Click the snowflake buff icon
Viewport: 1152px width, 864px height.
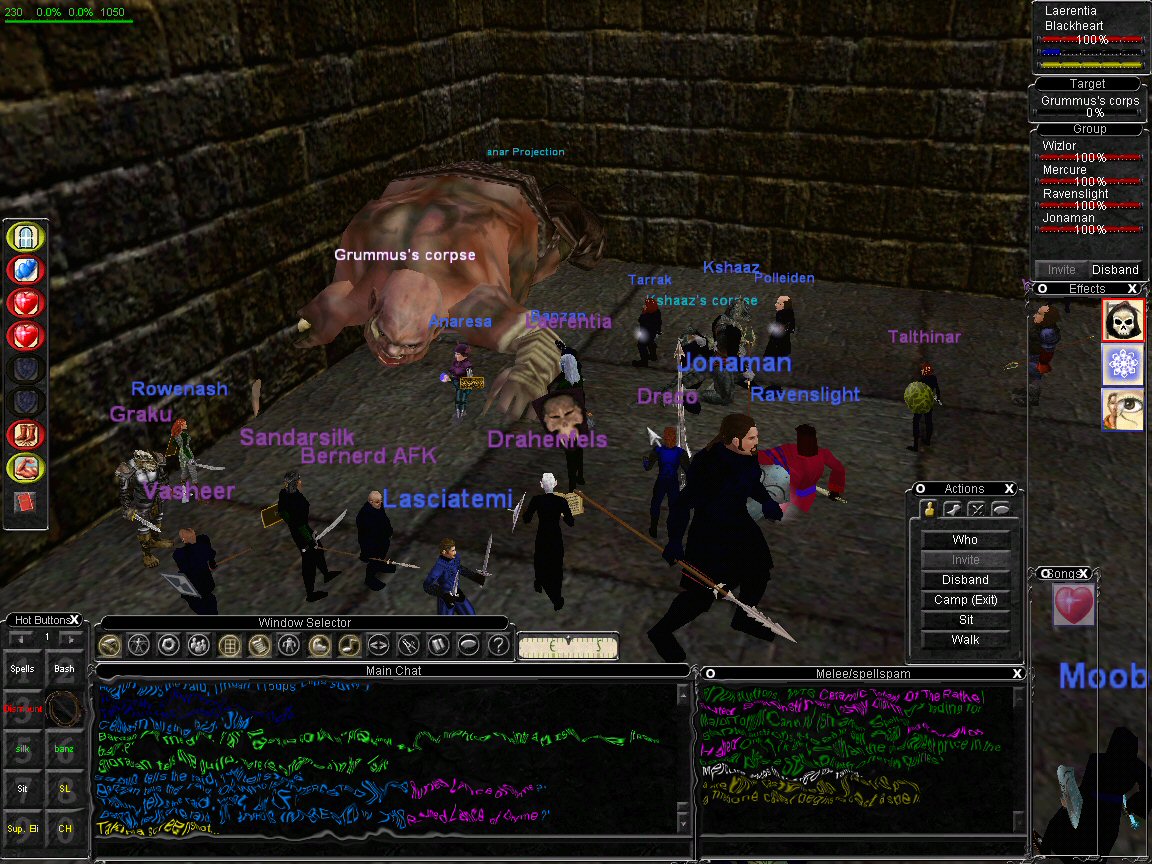(1122, 365)
